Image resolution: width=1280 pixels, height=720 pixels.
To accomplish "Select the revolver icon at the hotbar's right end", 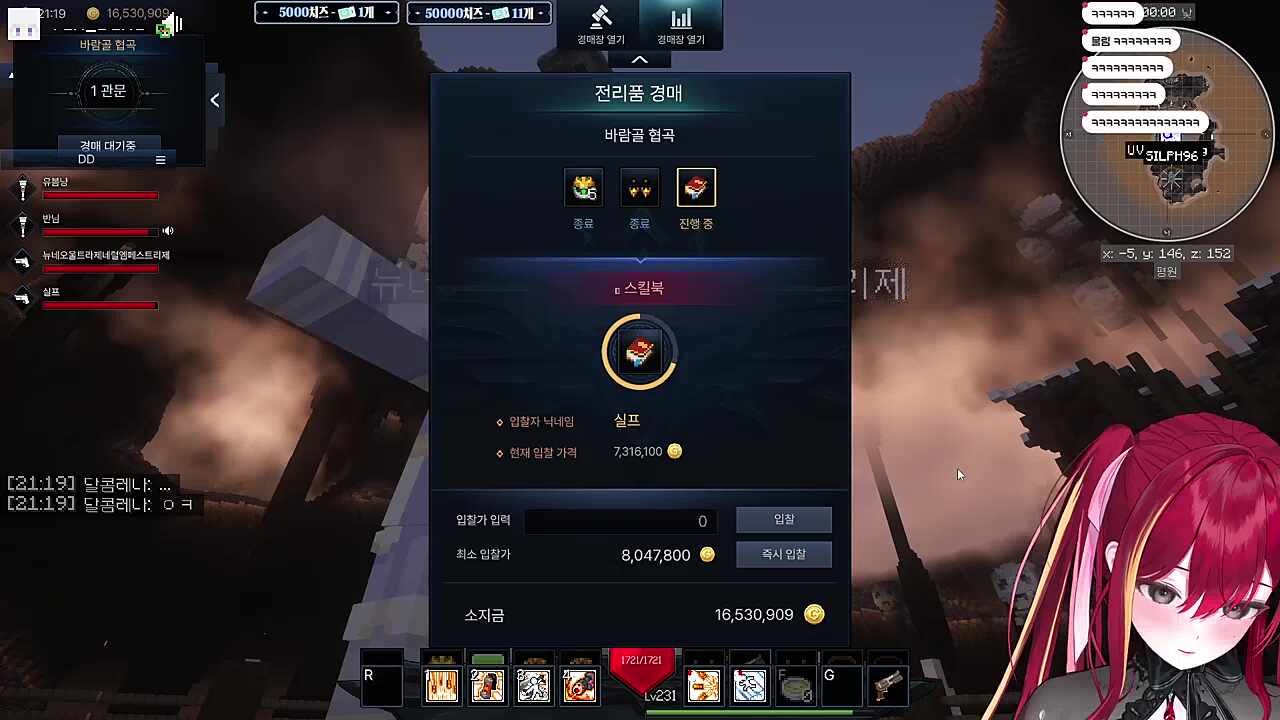I will click(x=888, y=685).
